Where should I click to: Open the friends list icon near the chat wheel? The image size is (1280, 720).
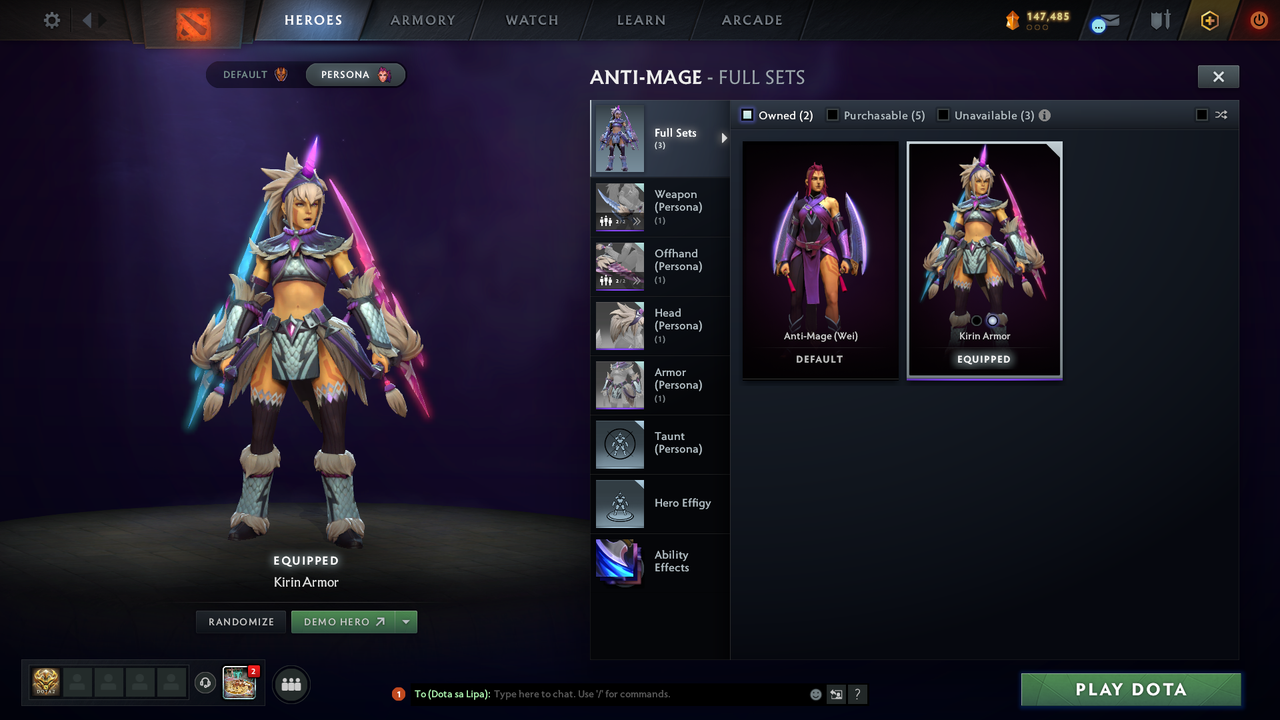(x=289, y=684)
